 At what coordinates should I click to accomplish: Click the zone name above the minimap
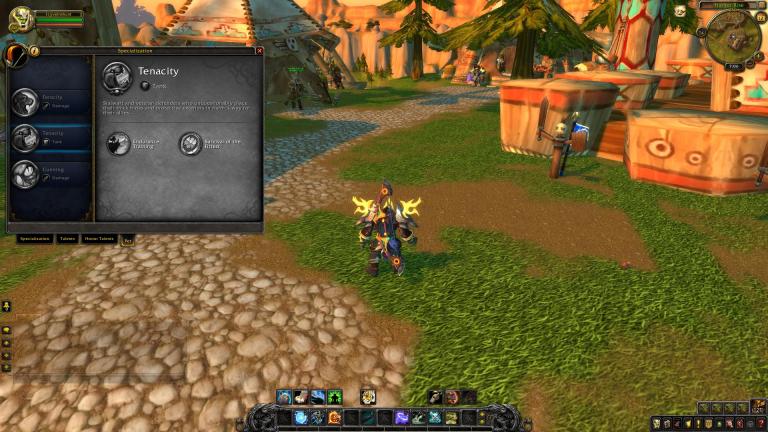click(x=726, y=6)
